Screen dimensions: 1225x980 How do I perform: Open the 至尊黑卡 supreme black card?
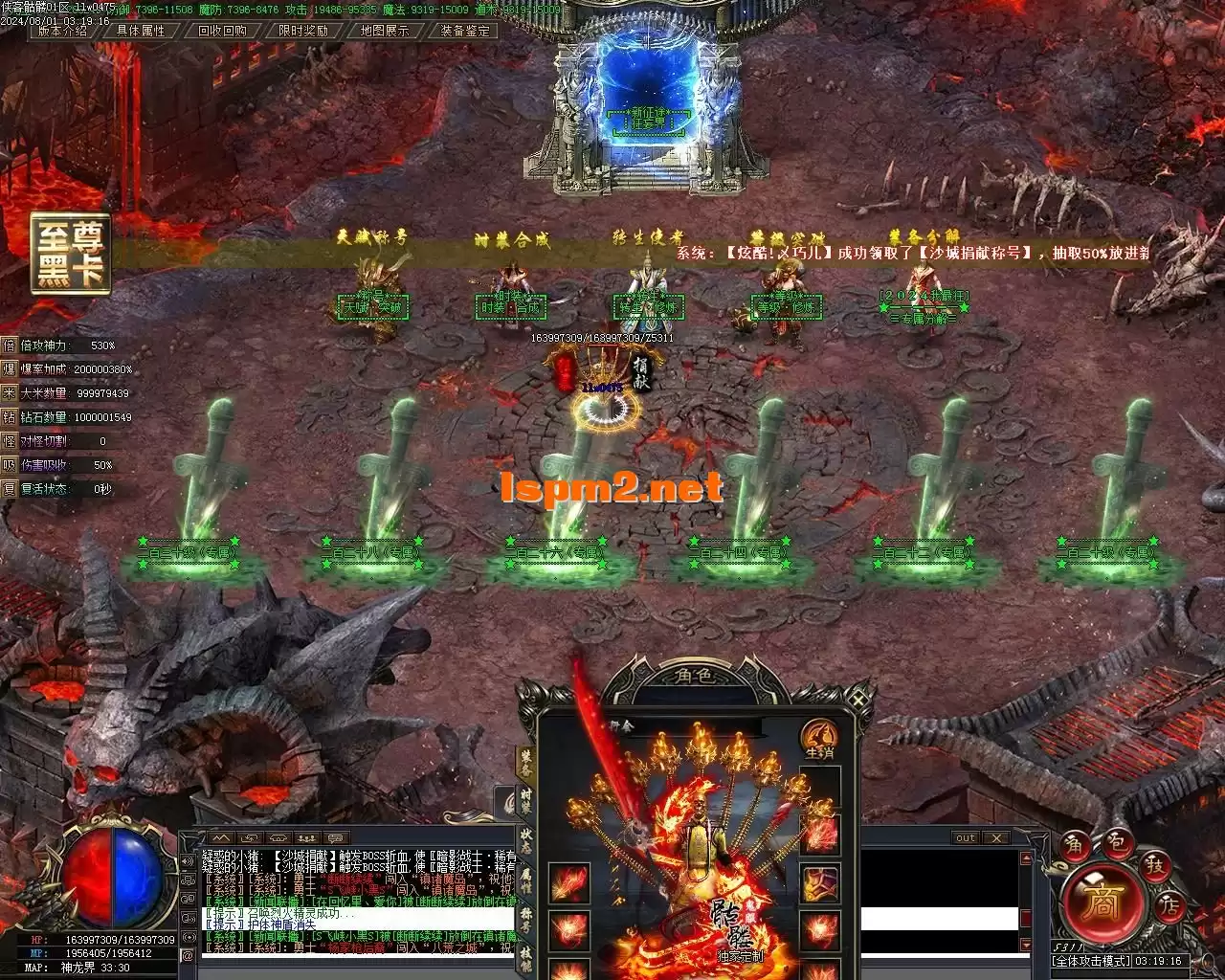click(x=71, y=254)
